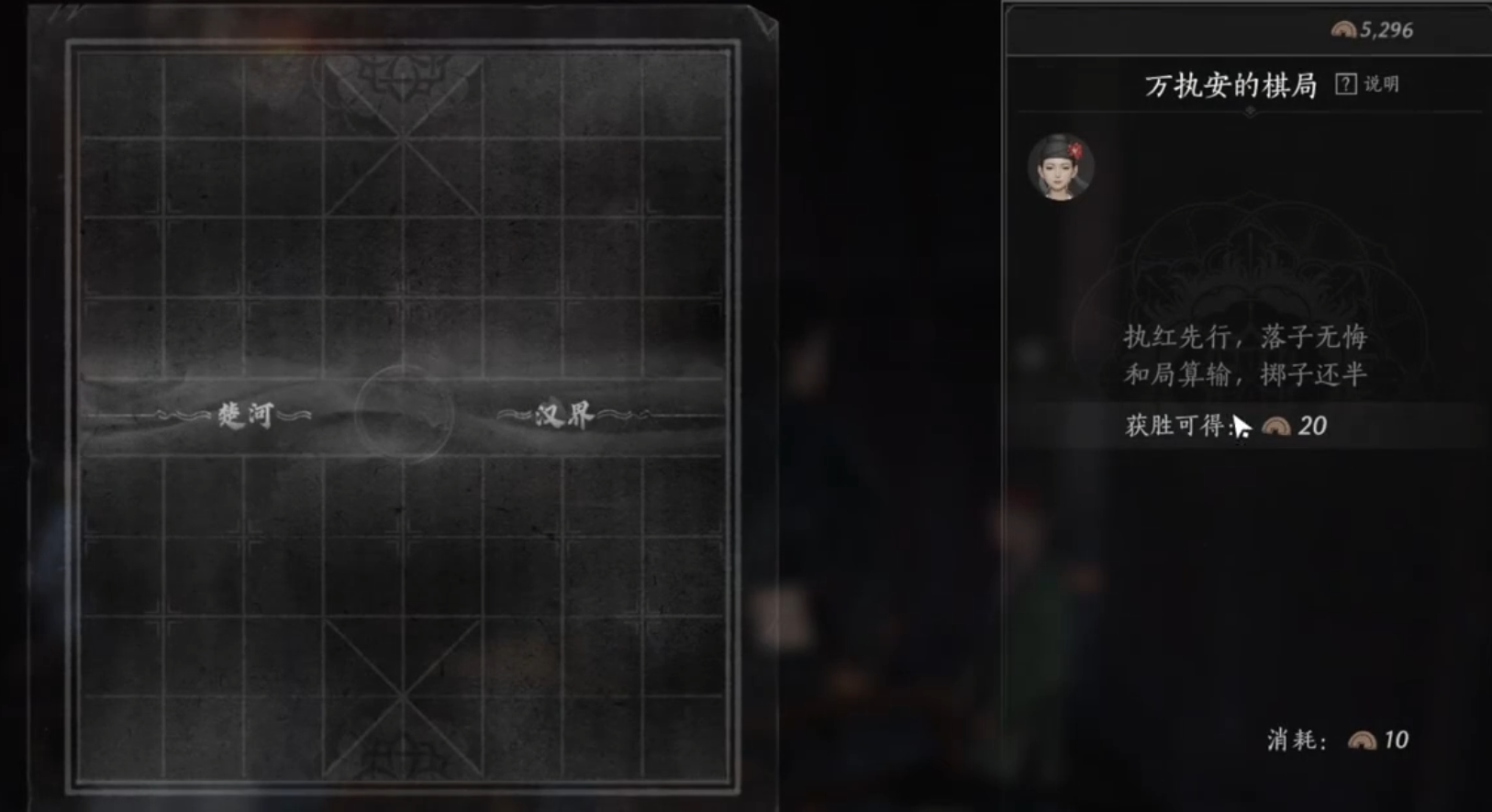Click Wan Zhi'an's opponent portrait
Screen dimensions: 1492x812
[1061, 167]
